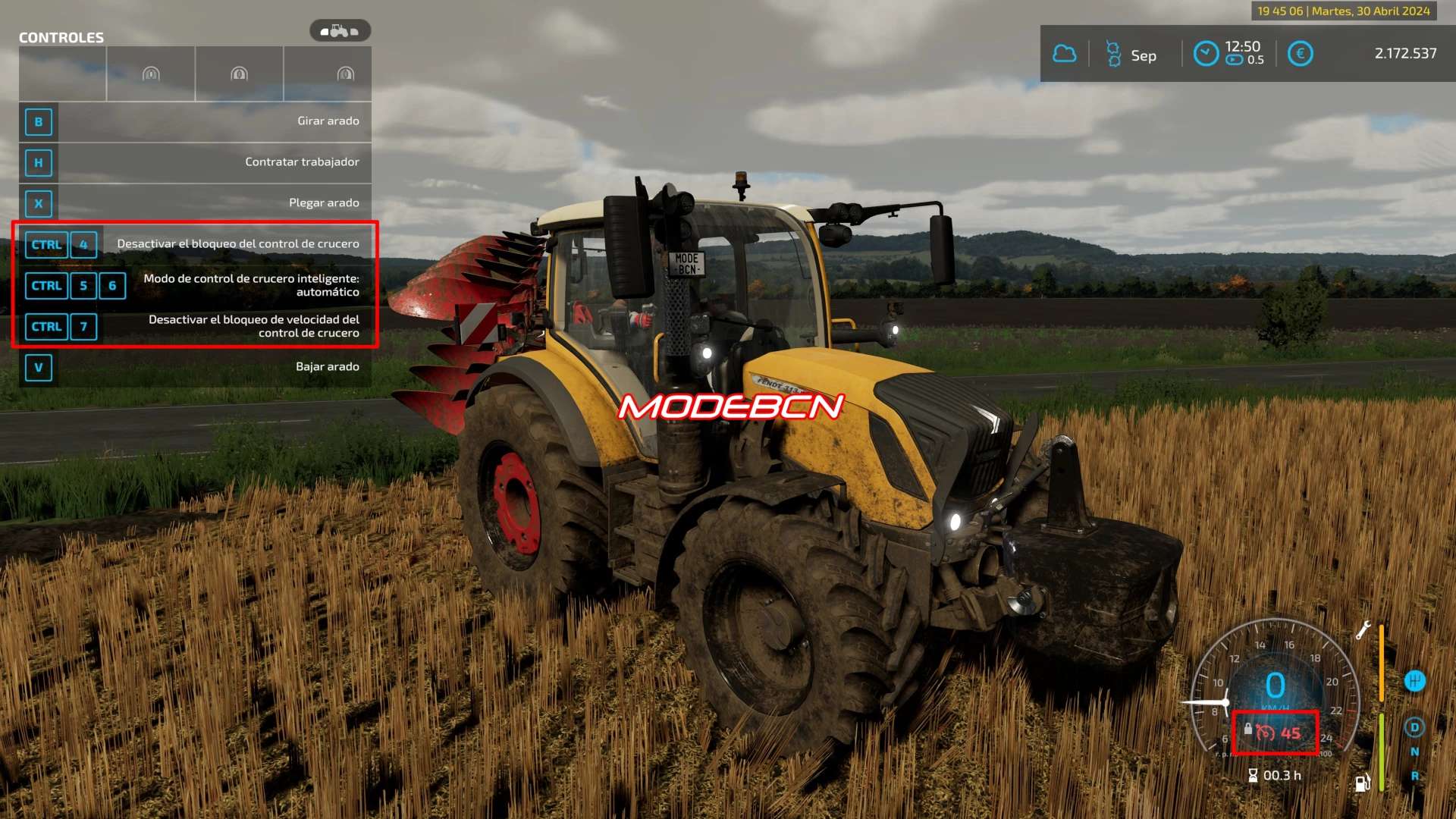This screenshot has width=1456, height=819.
Task: Select the R reverse gear indicator
Action: pos(1414,776)
